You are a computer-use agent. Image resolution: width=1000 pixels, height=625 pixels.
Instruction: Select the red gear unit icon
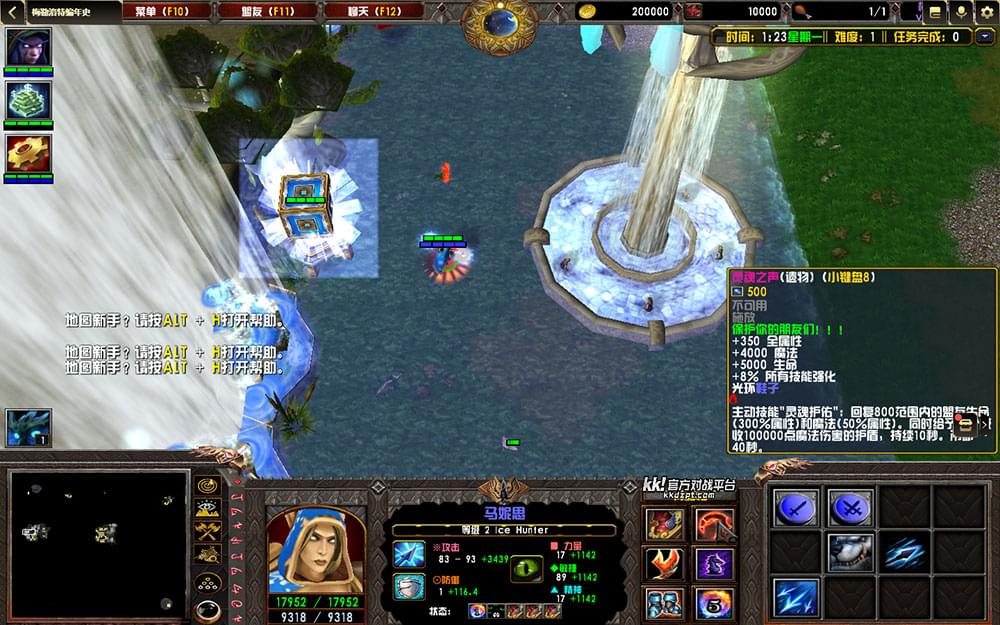(28, 153)
